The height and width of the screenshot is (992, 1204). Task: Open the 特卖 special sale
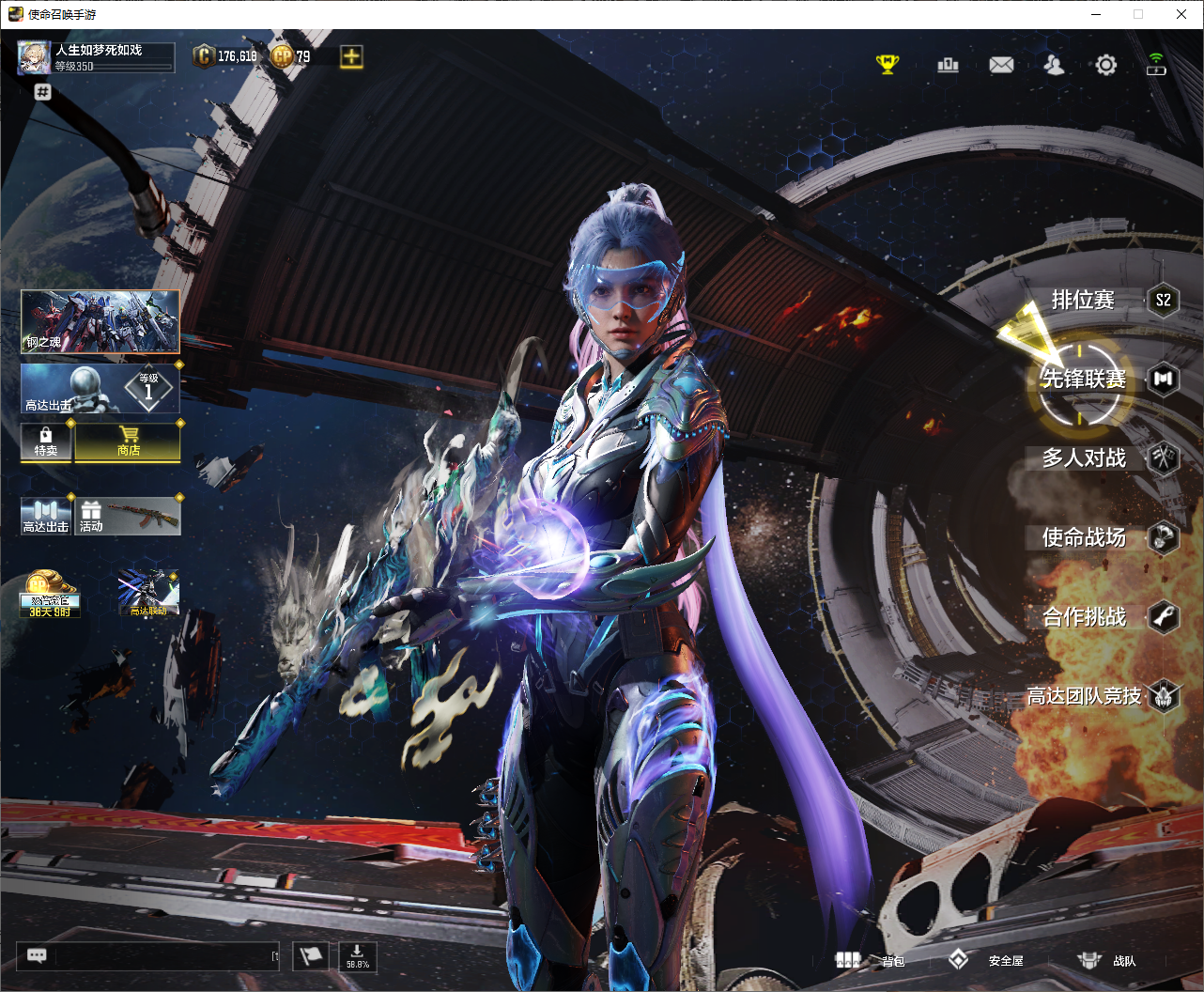coord(46,442)
